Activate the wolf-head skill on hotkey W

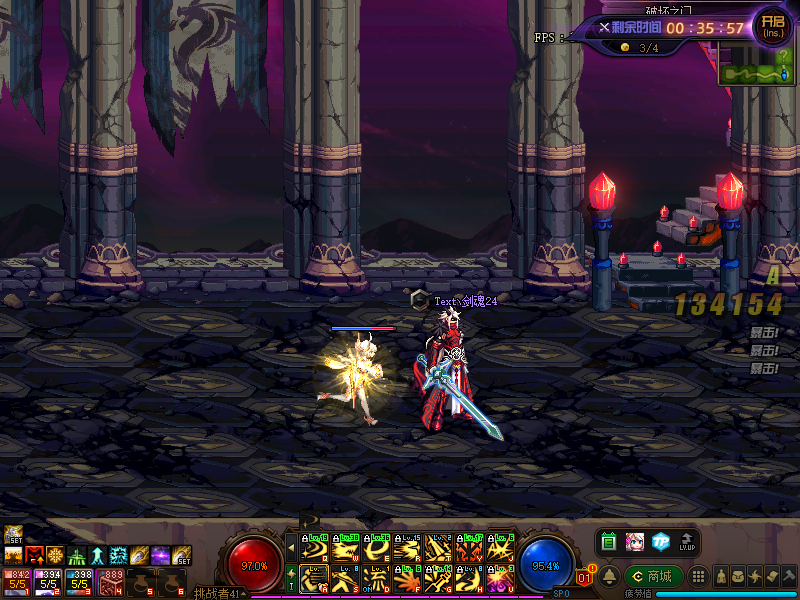(346, 548)
